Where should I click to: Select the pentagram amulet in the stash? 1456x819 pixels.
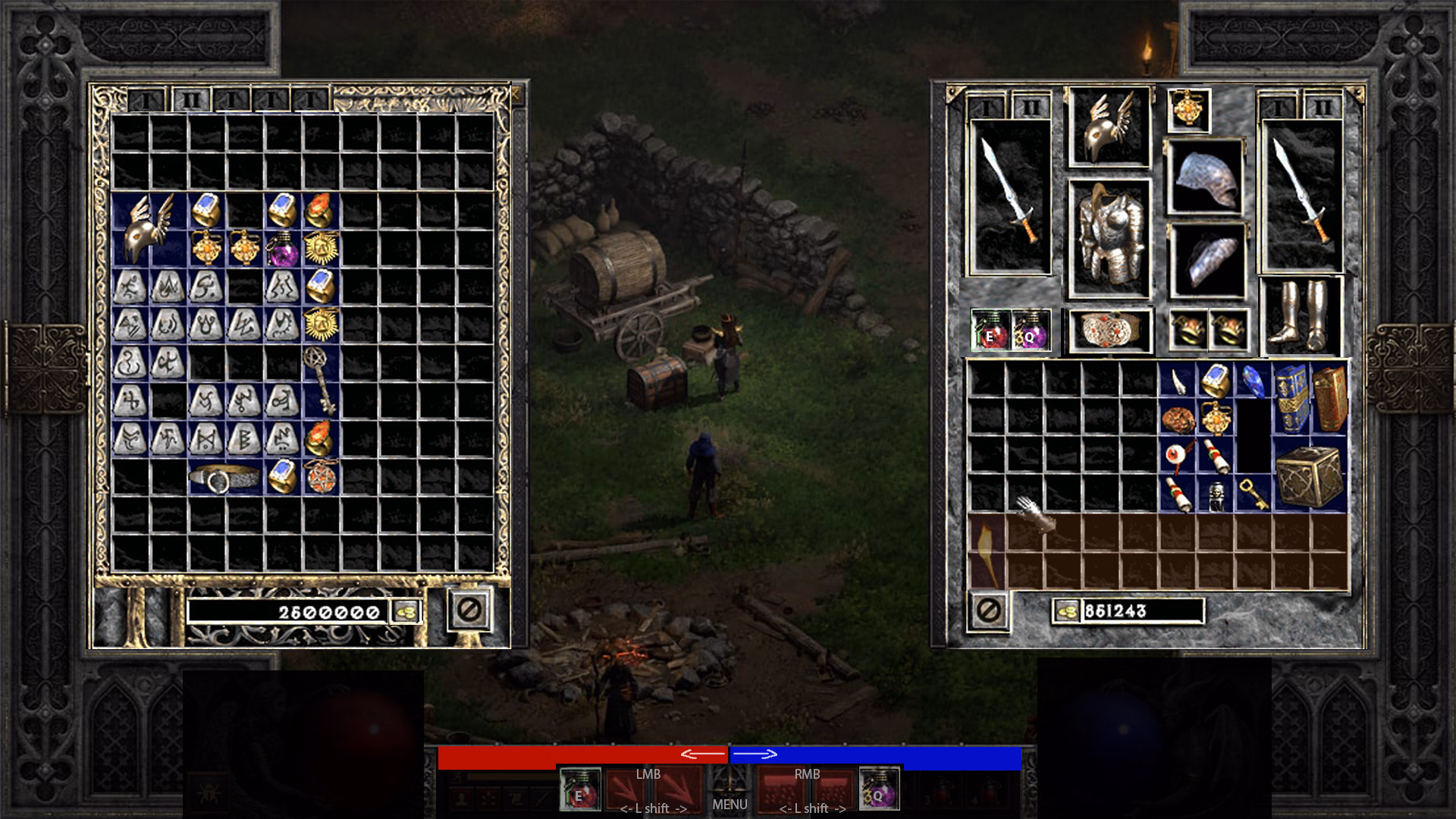point(321,477)
